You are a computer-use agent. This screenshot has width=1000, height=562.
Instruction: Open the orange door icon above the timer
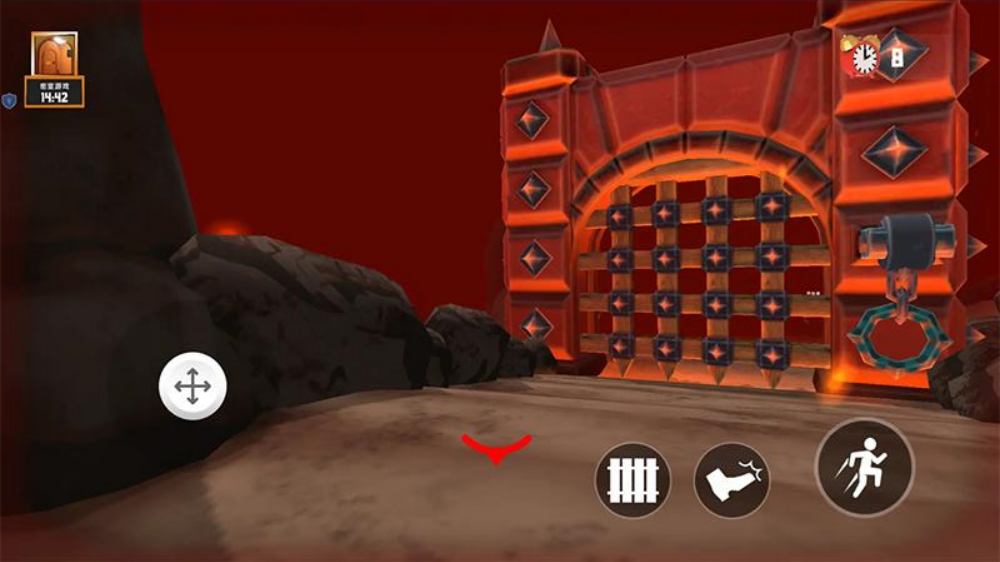click(54, 55)
